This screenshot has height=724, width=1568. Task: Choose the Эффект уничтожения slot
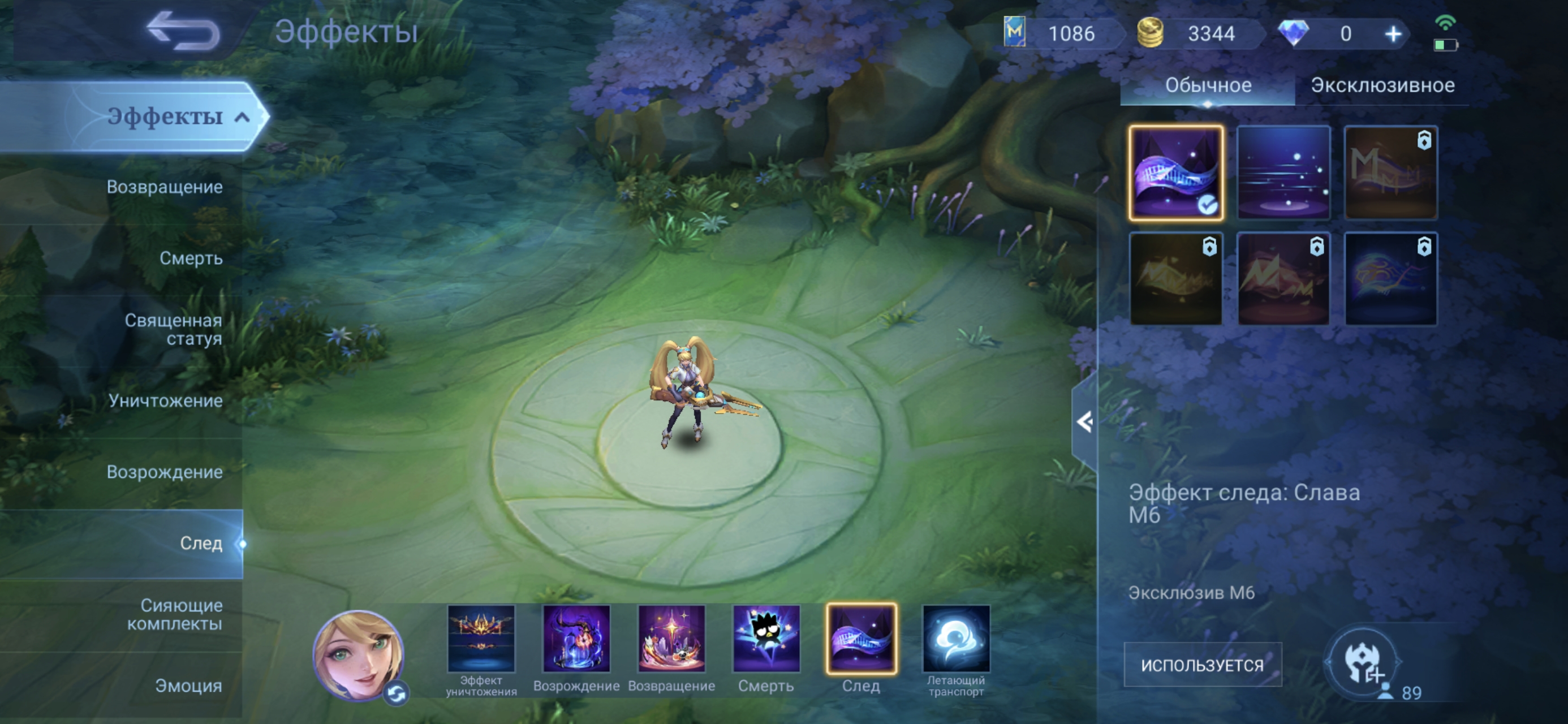coord(481,639)
